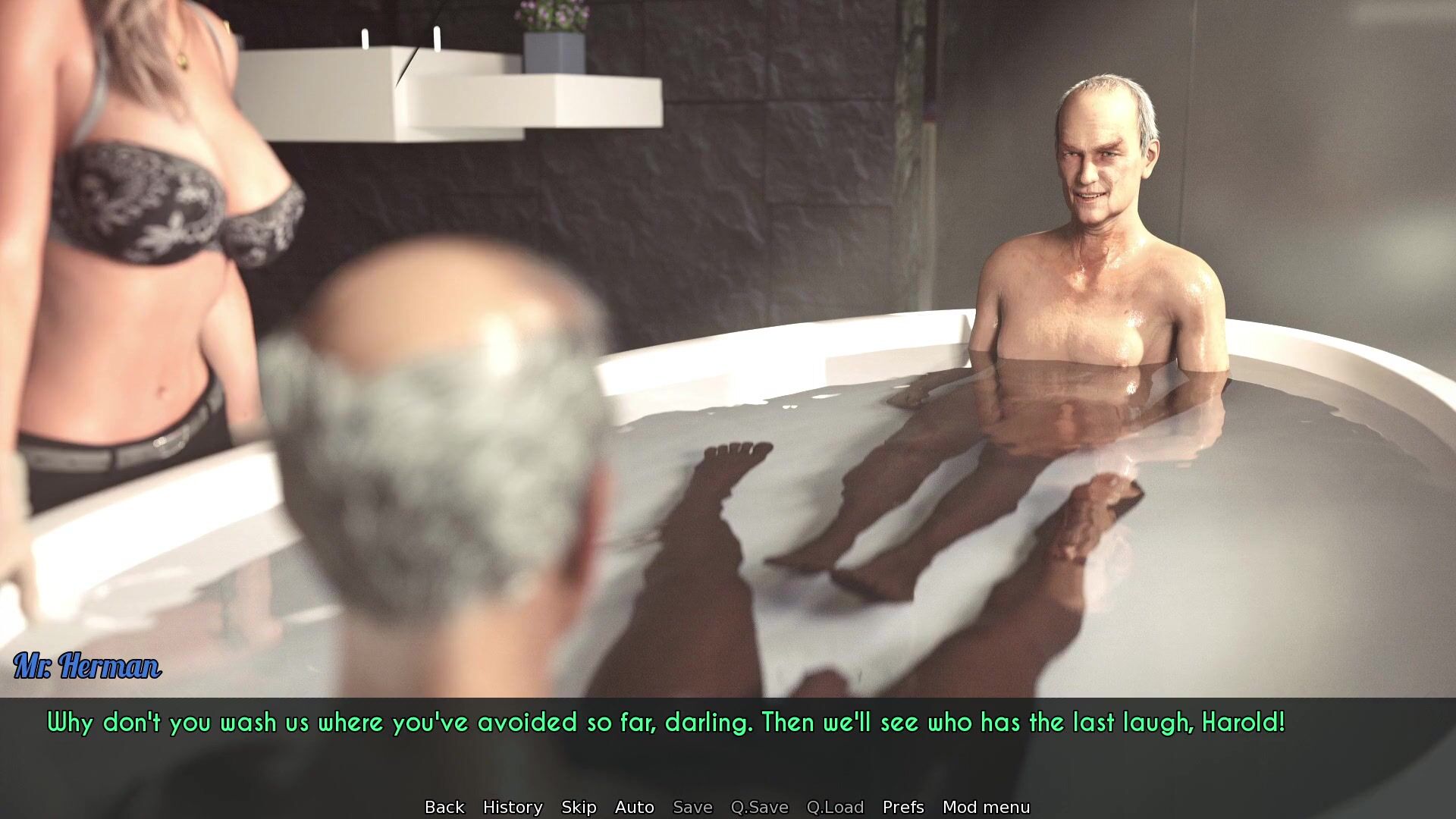Open the Mod menu
Image resolution: width=1456 pixels, height=819 pixels.
[x=986, y=807]
